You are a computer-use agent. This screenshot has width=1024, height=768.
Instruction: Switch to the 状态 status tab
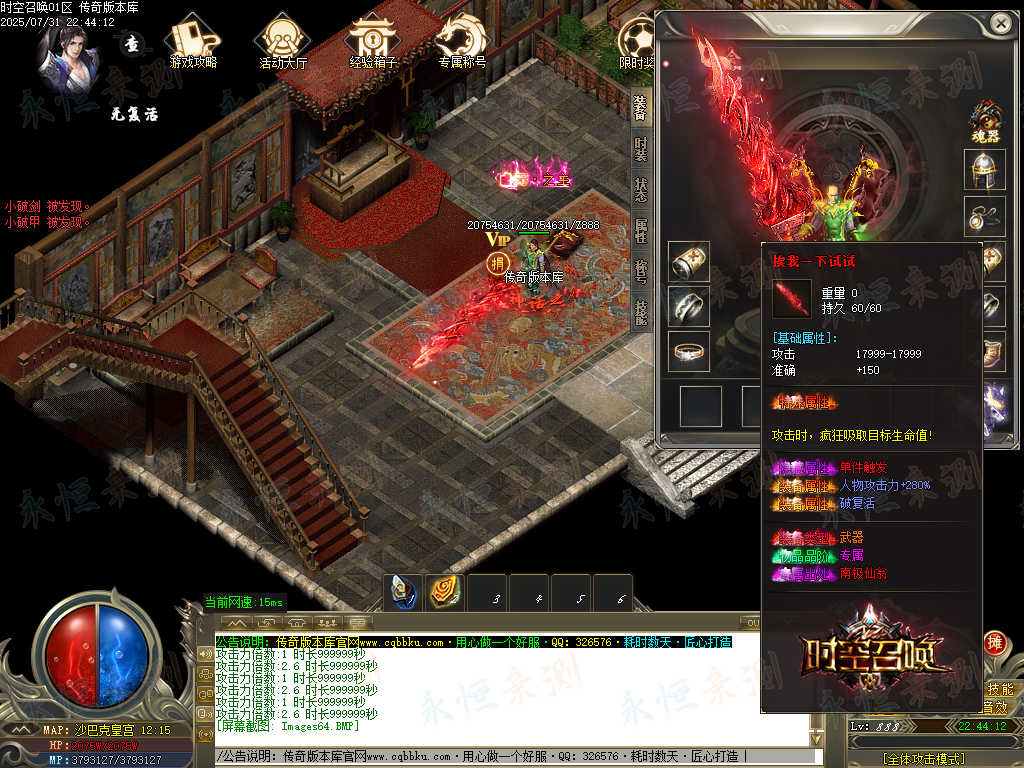point(640,190)
